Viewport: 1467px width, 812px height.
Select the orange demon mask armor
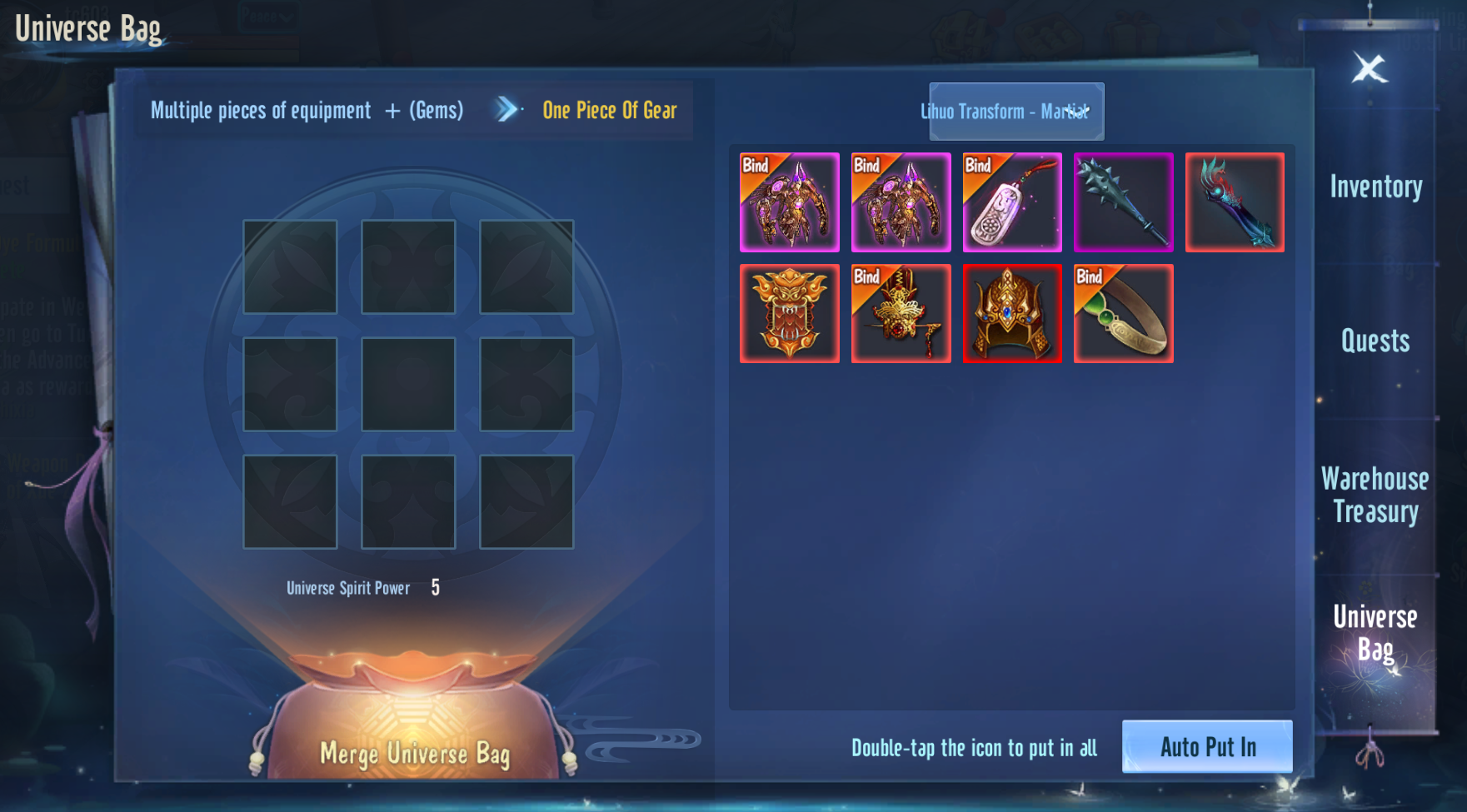(x=789, y=314)
